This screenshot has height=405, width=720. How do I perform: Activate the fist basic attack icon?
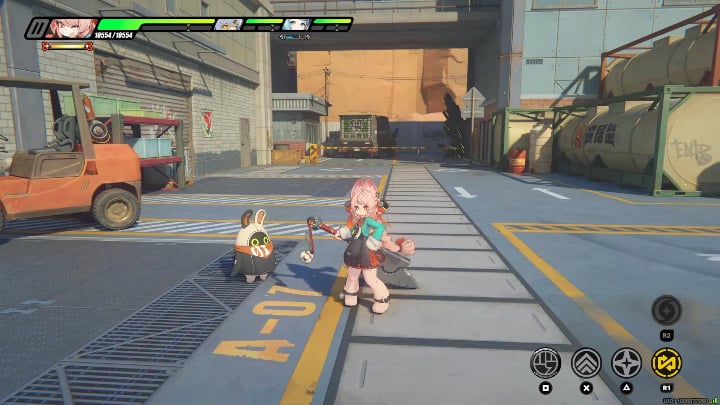click(545, 362)
